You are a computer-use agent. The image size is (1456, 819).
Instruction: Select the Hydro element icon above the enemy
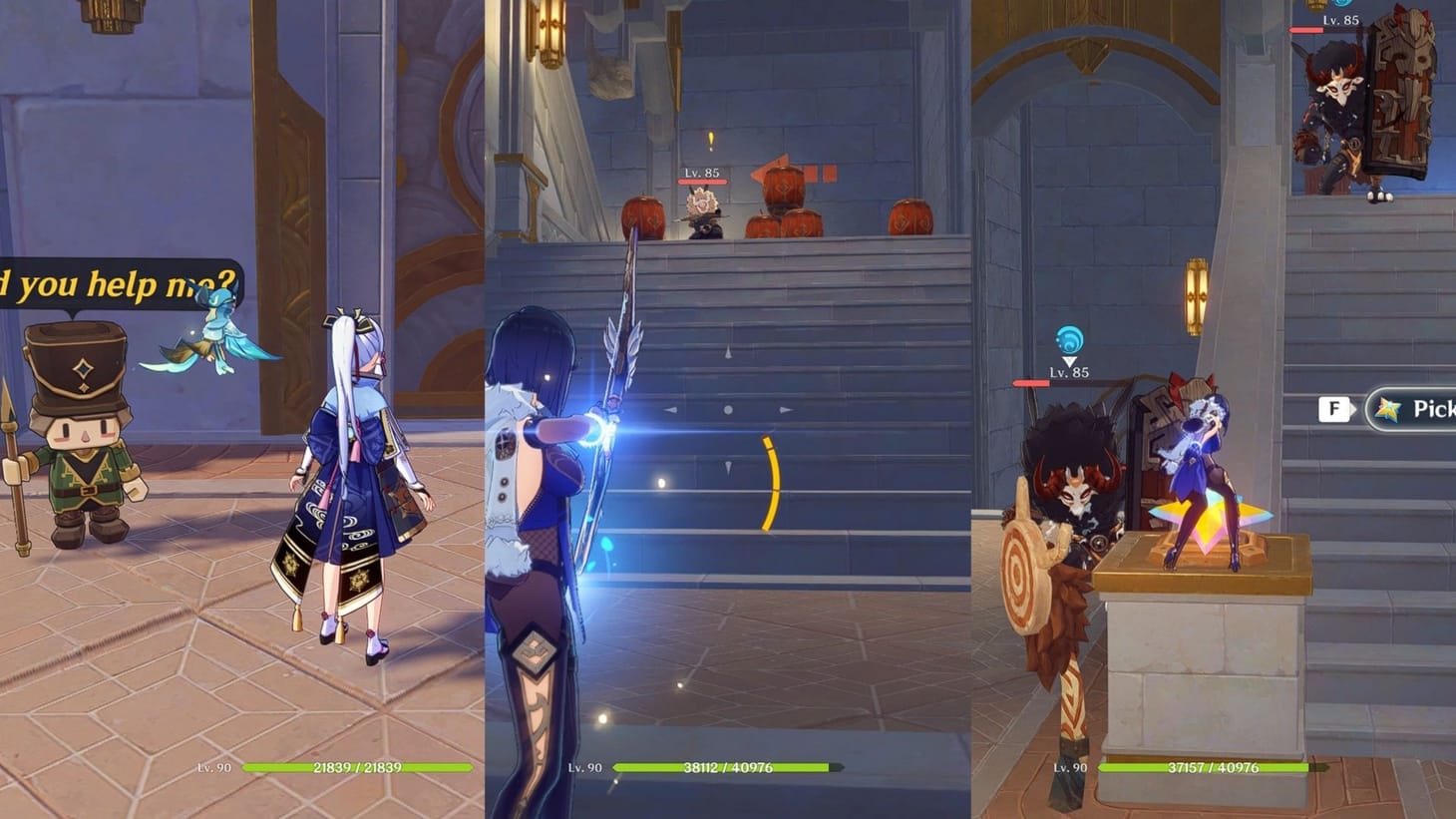(x=1067, y=339)
